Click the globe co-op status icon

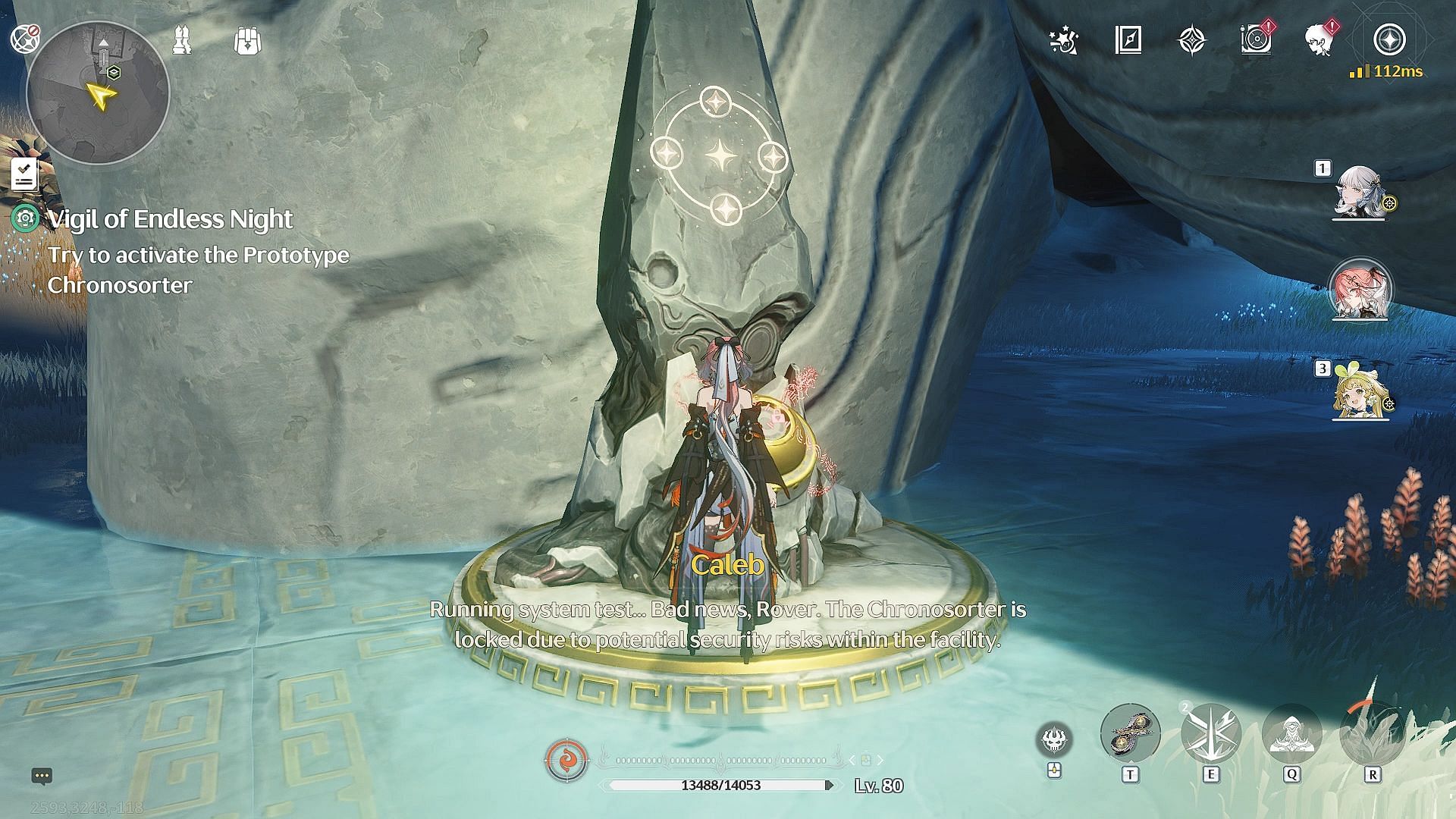point(26,39)
